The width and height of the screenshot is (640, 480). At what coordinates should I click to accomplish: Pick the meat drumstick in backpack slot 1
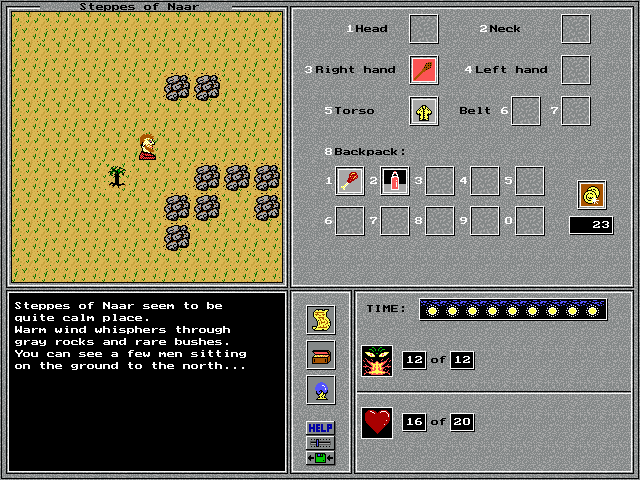pos(350,181)
